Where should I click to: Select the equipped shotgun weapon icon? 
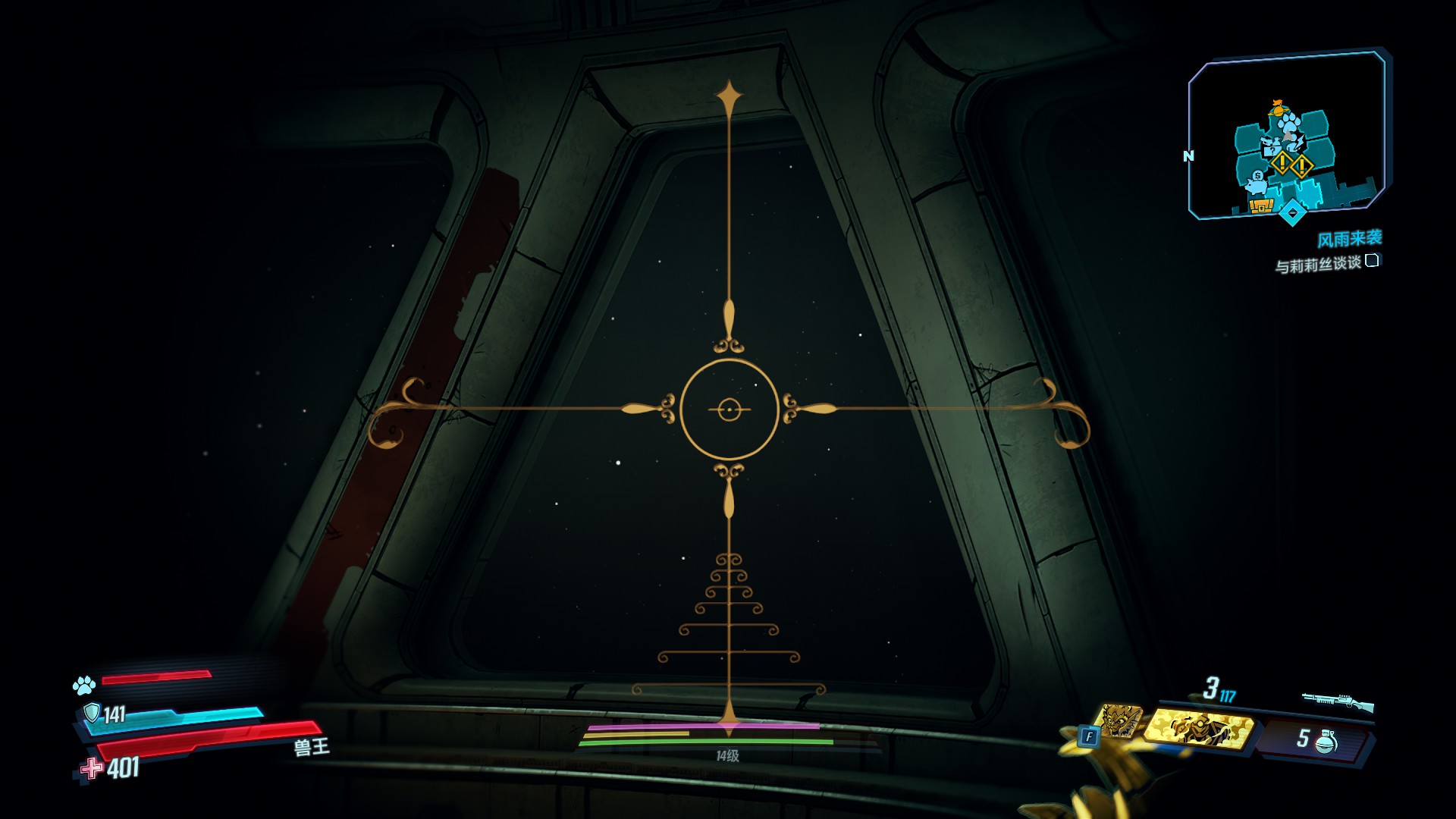tap(1338, 702)
